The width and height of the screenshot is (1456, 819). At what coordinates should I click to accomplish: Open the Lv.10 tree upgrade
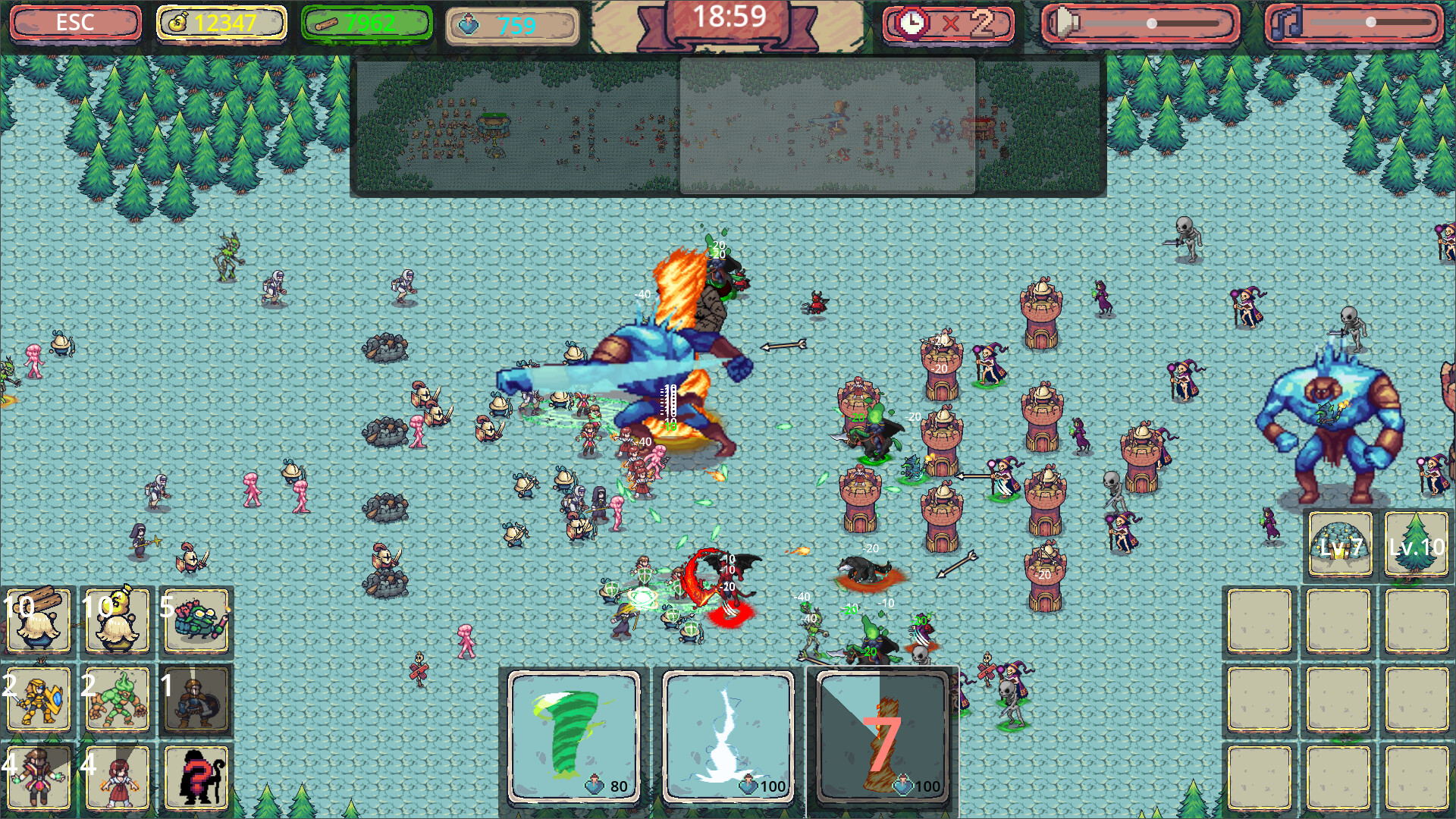1417,544
